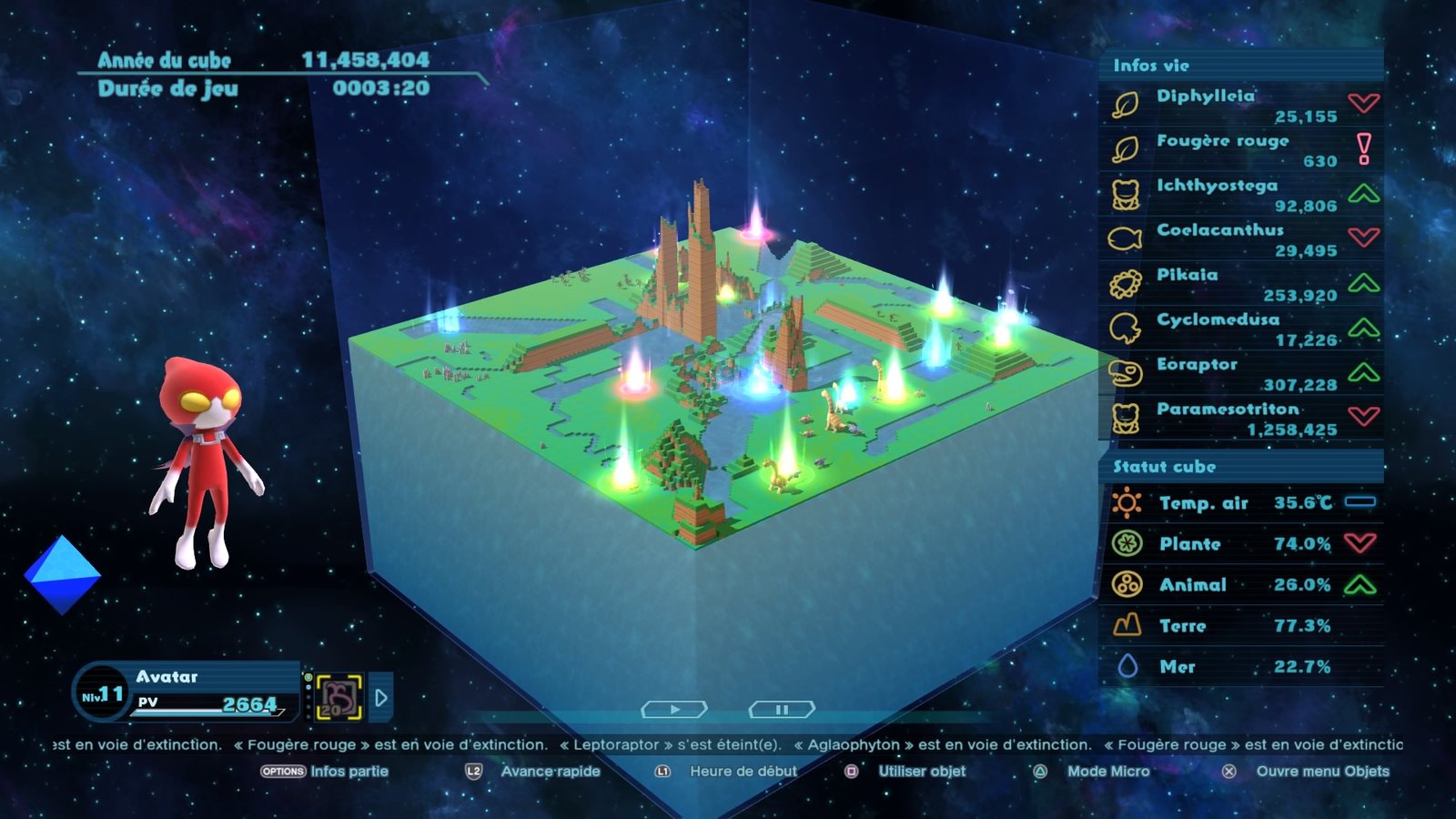This screenshot has height=819, width=1456.
Task: Pick the Pikaia species entry
Action: (1241, 284)
